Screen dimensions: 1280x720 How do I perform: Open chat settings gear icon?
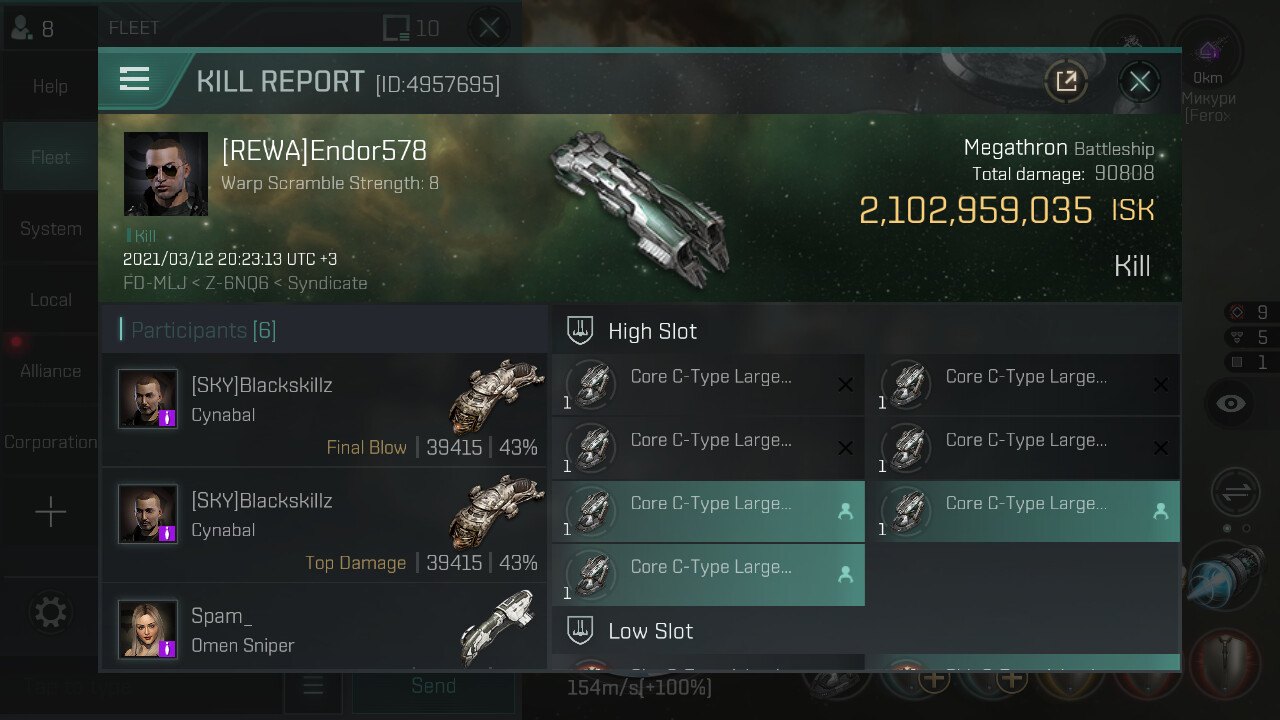point(50,611)
